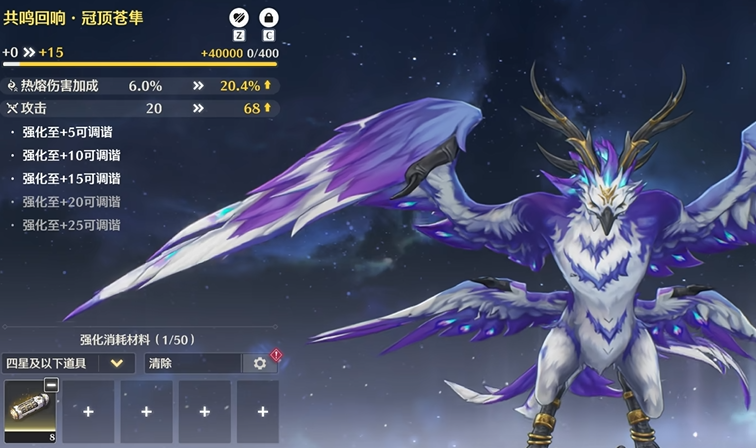Toggle the discard mark icon
Screen dimensions: 756x448
coord(238,17)
